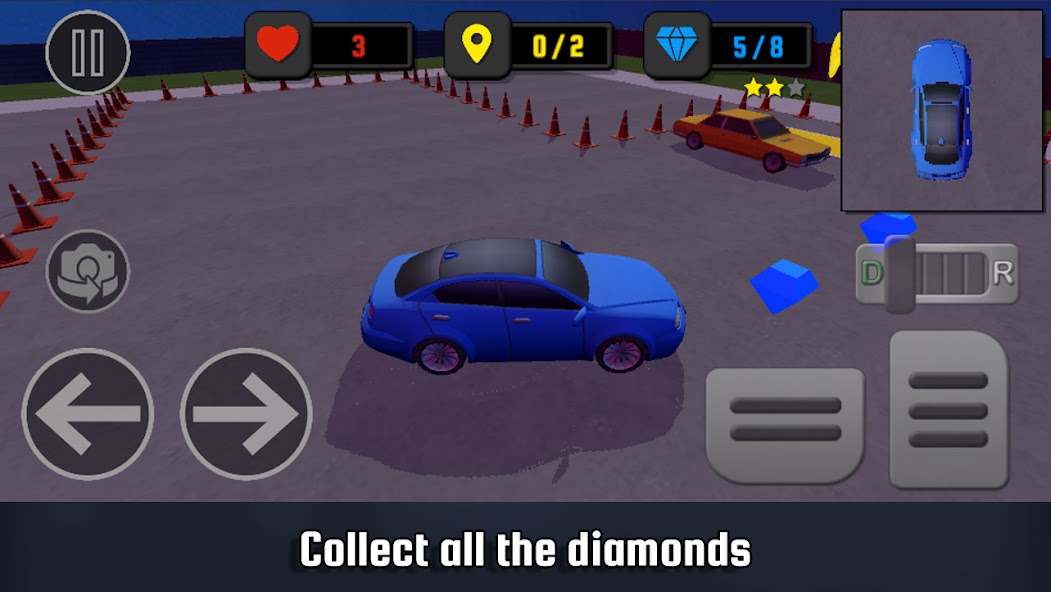Tap the wide brake pedal
Screen dimensions: 1051x592
tap(785, 420)
